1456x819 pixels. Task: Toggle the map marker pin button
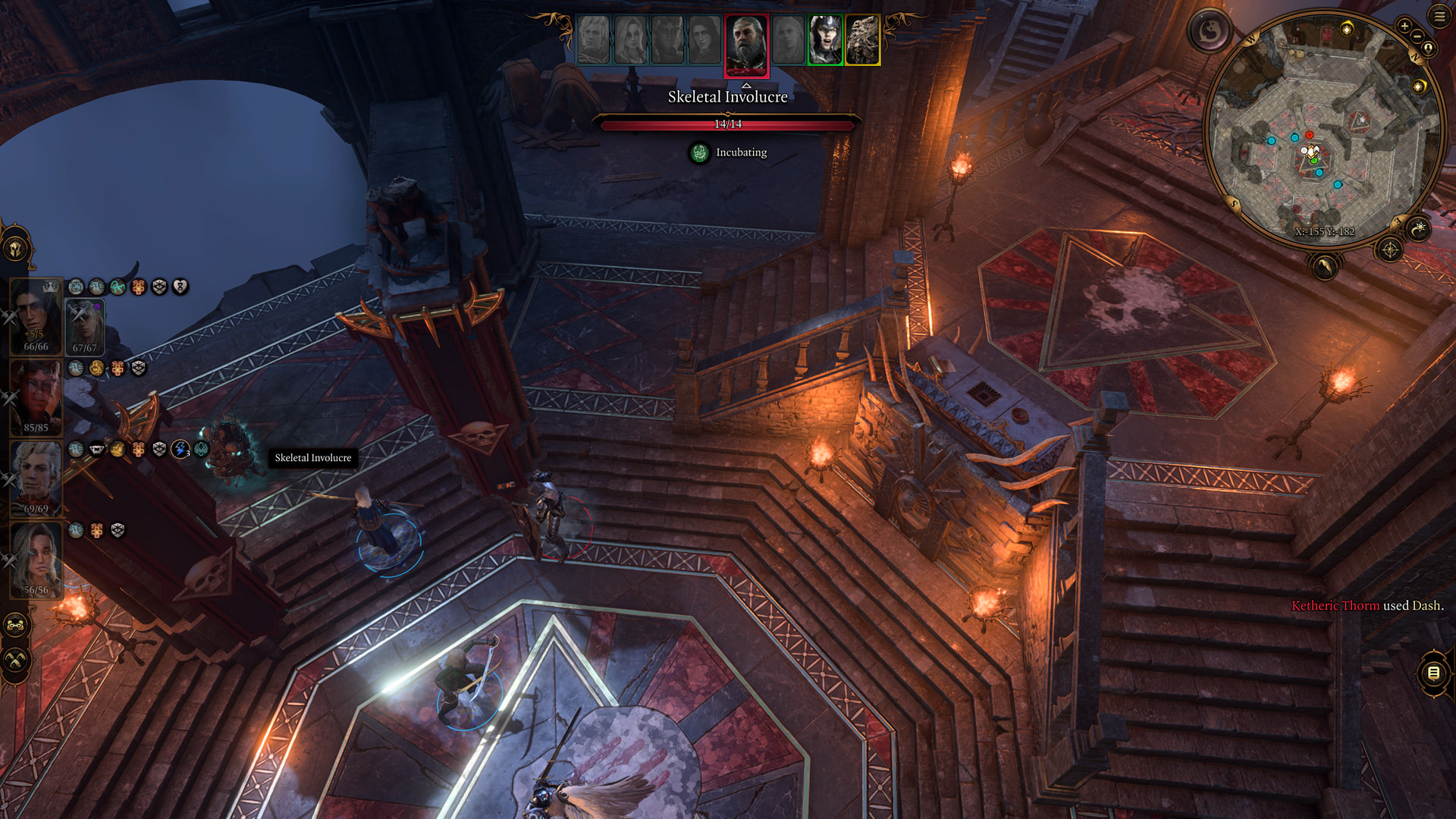click(x=1428, y=49)
